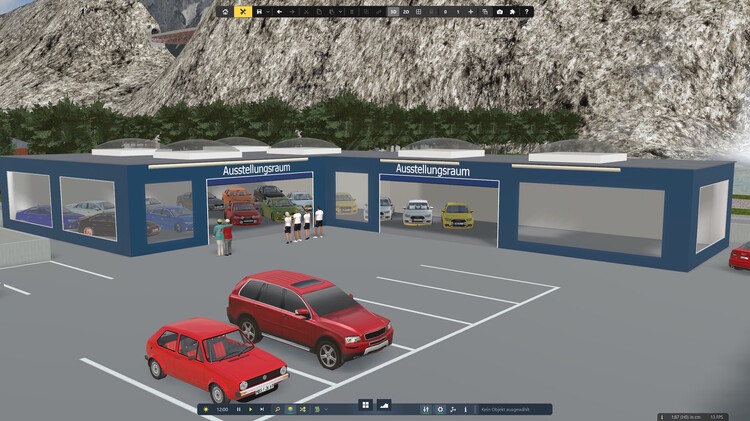This screenshot has width=750, height=421.
Task: Click the plus button in top toolbar
Action: pyautogui.click(x=470, y=11)
